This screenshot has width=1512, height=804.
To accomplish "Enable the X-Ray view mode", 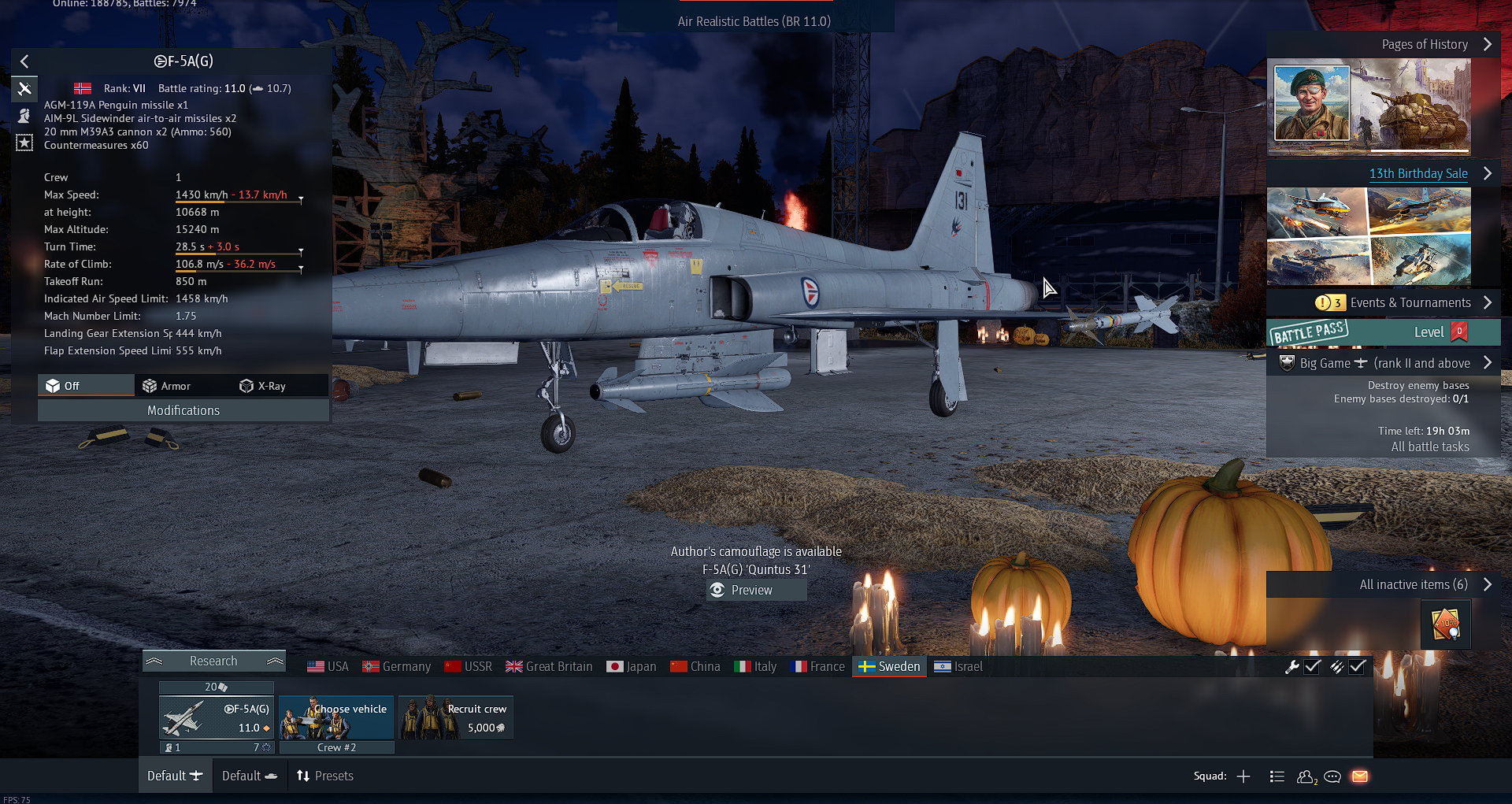I will [263, 386].
